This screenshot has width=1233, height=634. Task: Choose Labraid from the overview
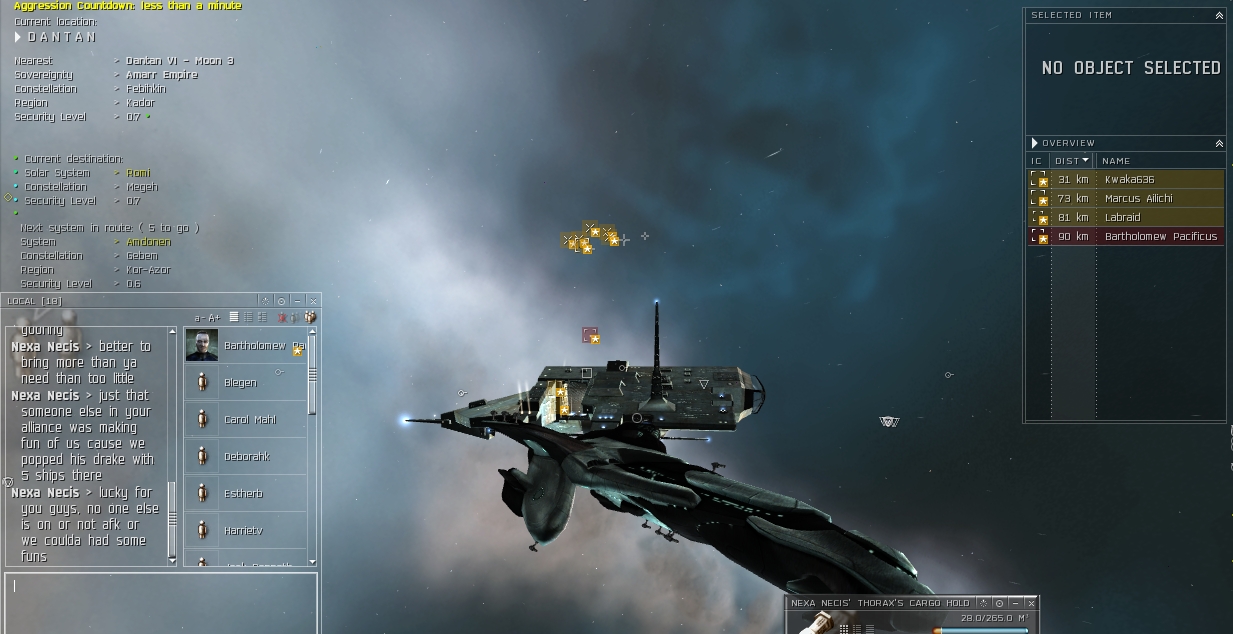click(1122, 218)
